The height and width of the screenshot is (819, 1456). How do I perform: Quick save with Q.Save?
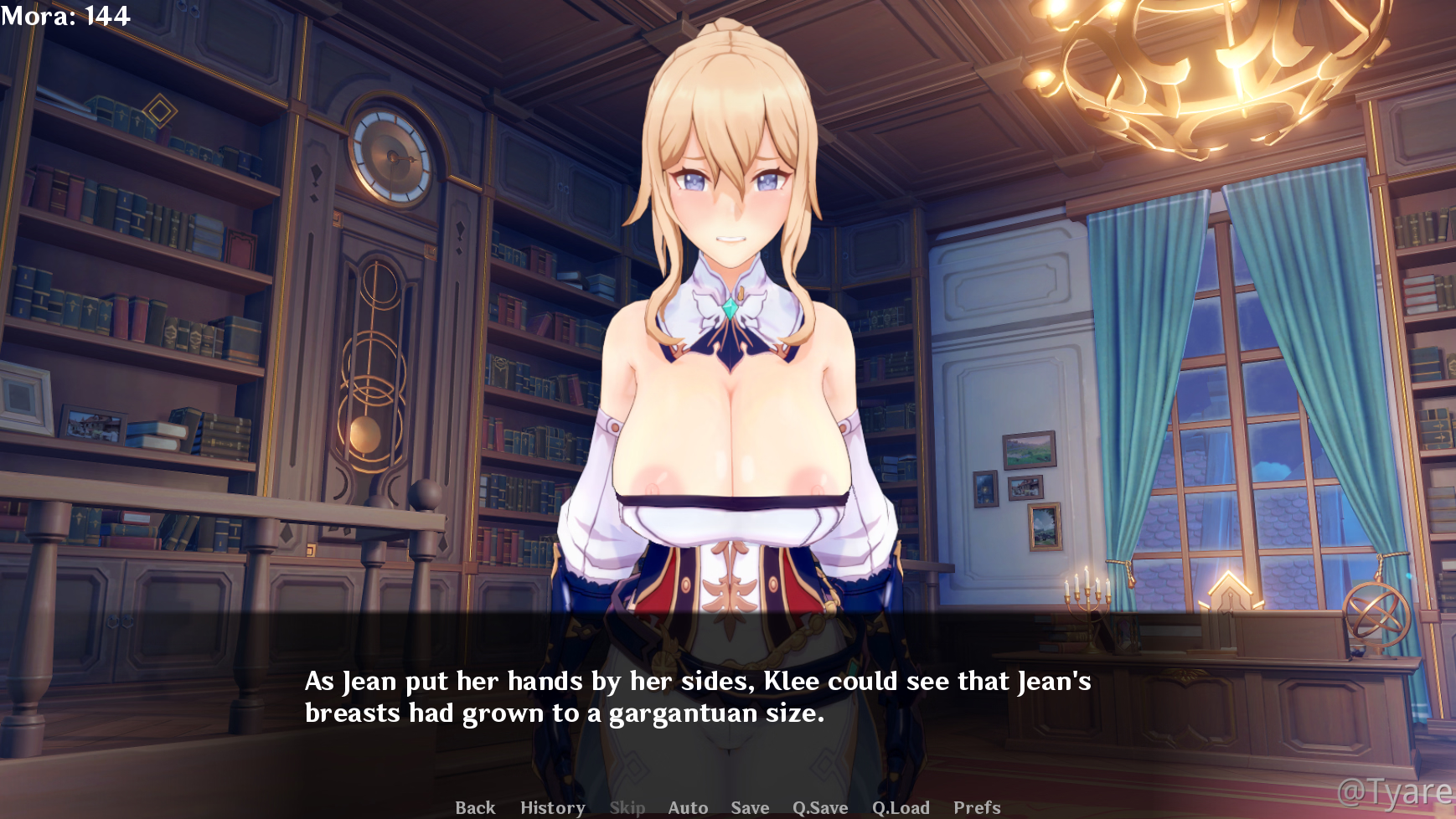(820, 807)
